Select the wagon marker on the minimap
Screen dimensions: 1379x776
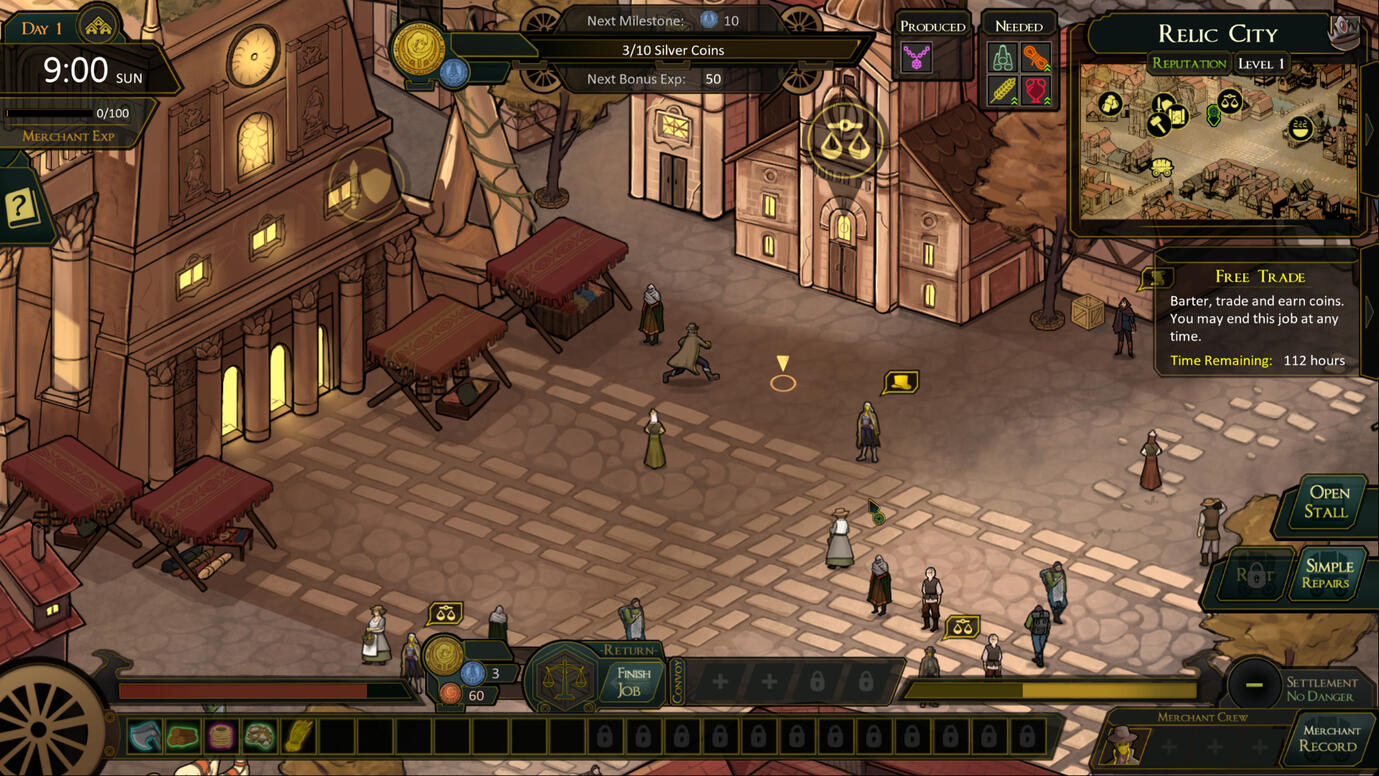(1161, 168)
